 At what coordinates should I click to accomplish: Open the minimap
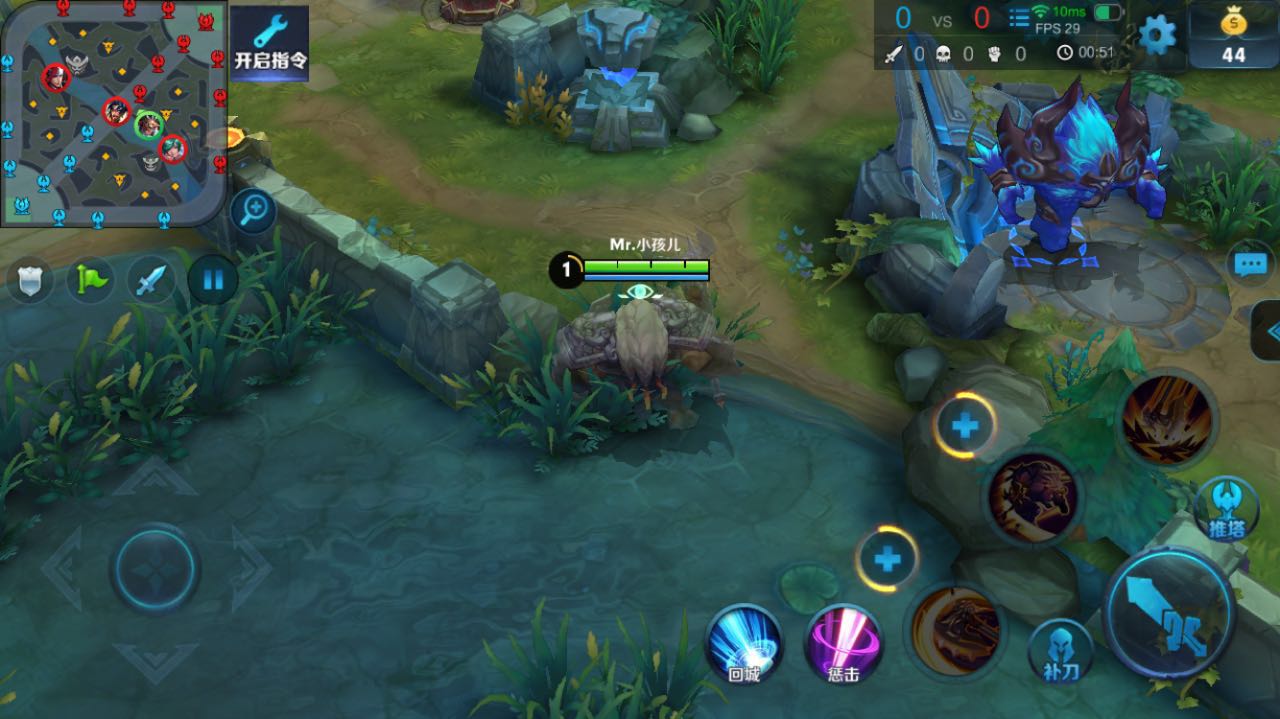[x=112, y=112]
